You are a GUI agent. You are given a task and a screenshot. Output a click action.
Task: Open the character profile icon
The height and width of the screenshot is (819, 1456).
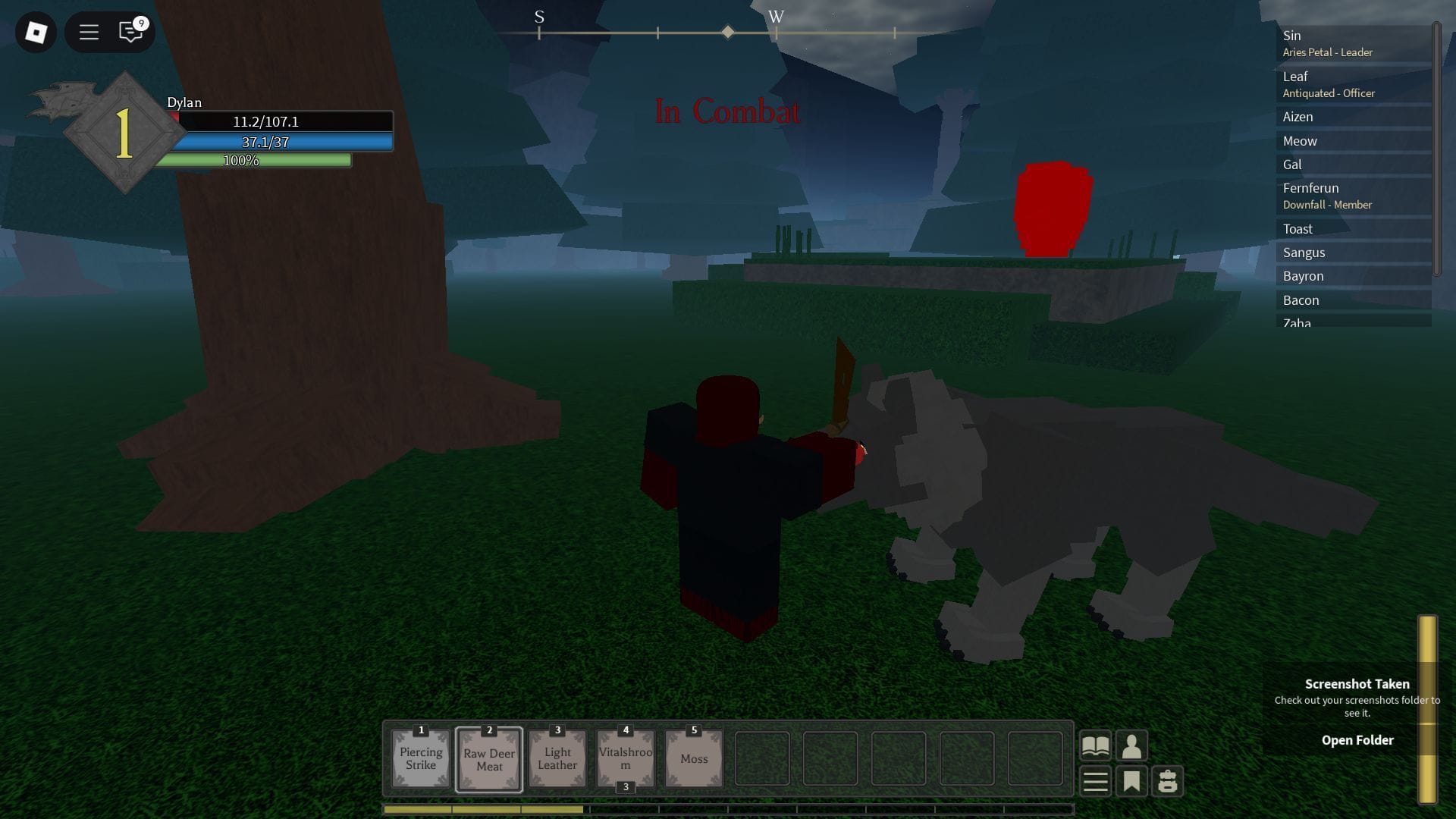[x=1132, y=745]
